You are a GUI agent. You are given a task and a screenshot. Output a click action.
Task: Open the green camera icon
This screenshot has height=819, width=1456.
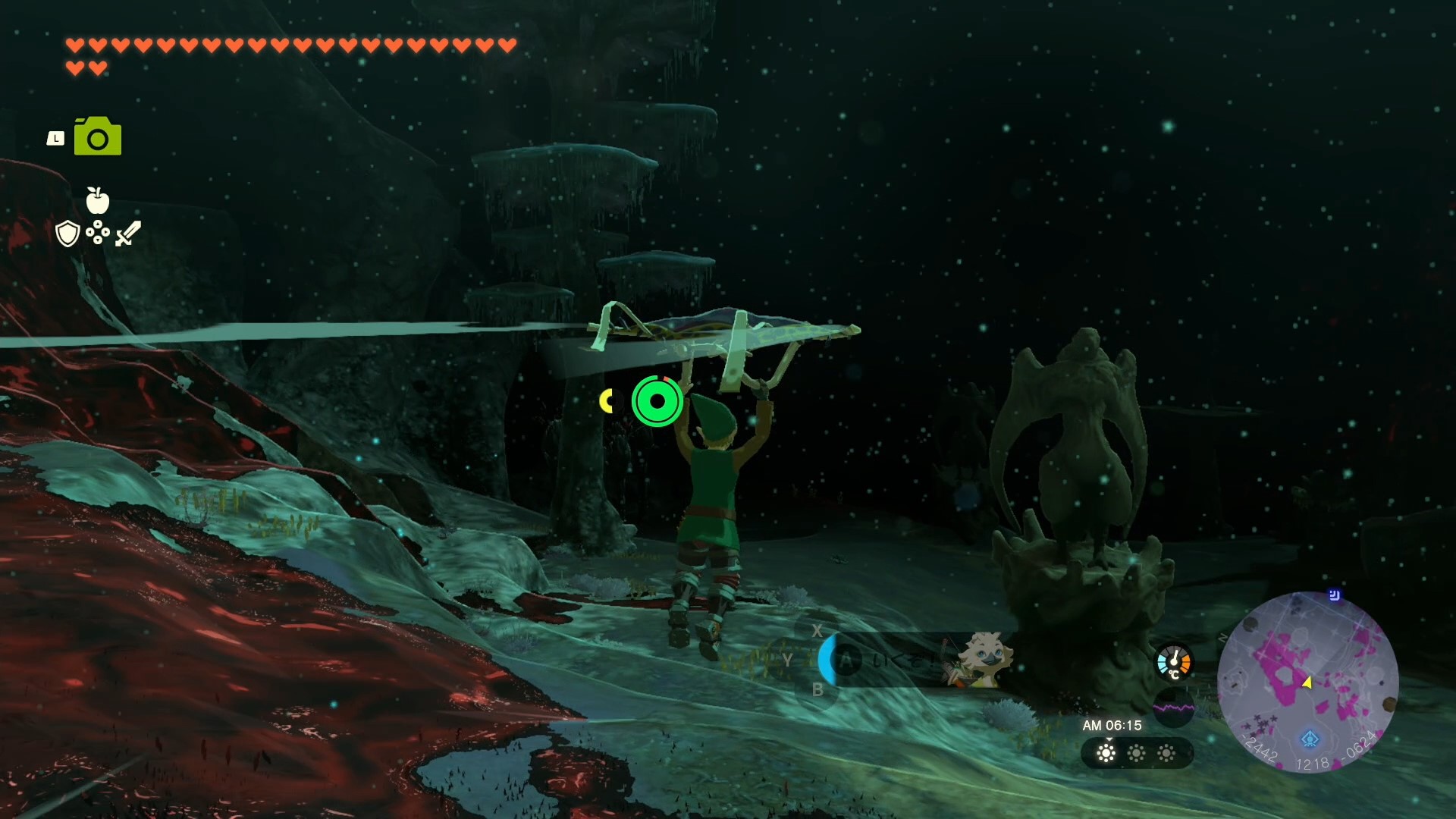[98, 136]
